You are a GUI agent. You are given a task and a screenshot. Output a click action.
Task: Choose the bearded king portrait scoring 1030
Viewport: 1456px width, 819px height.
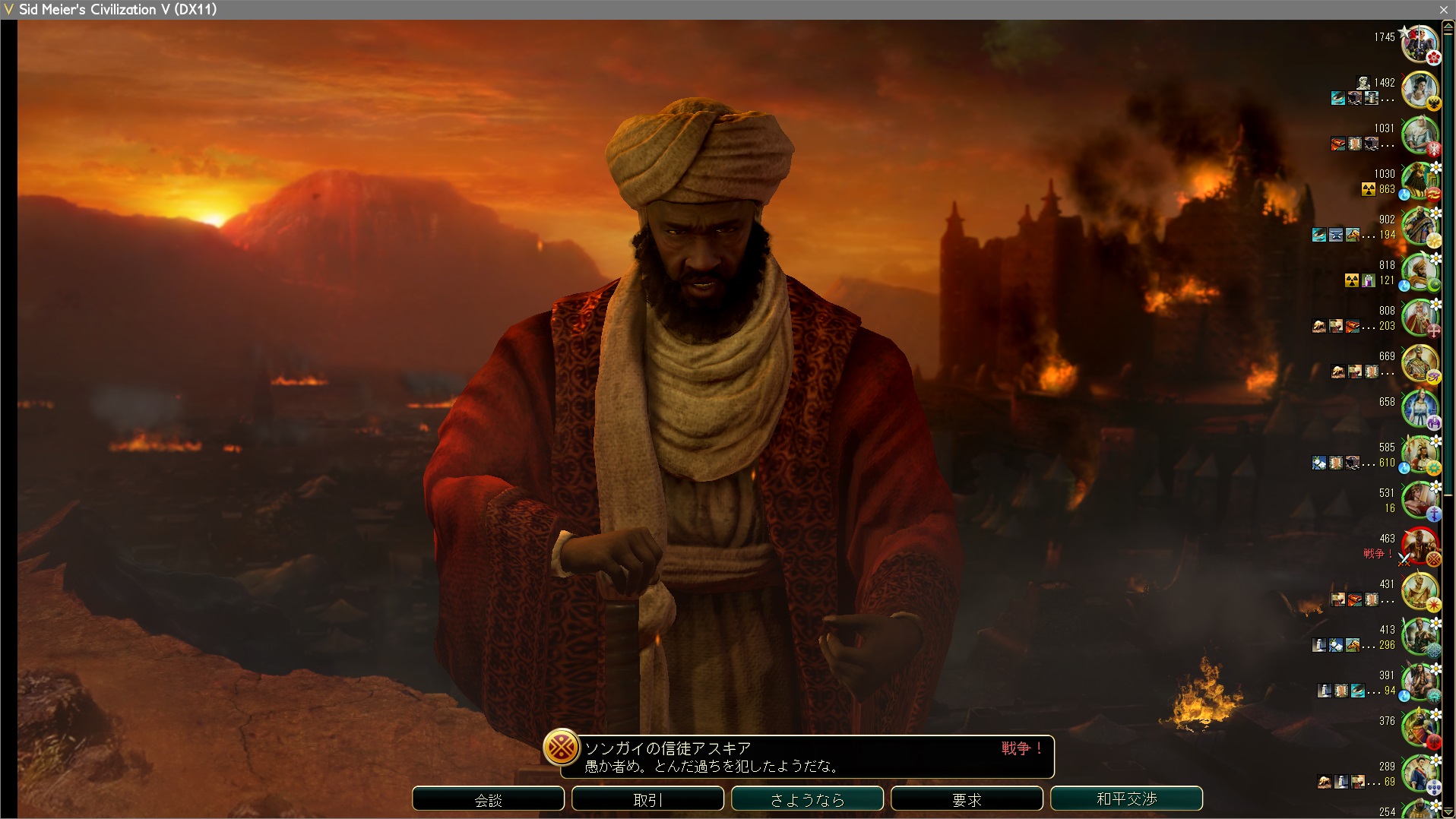tap(1419, 181)
